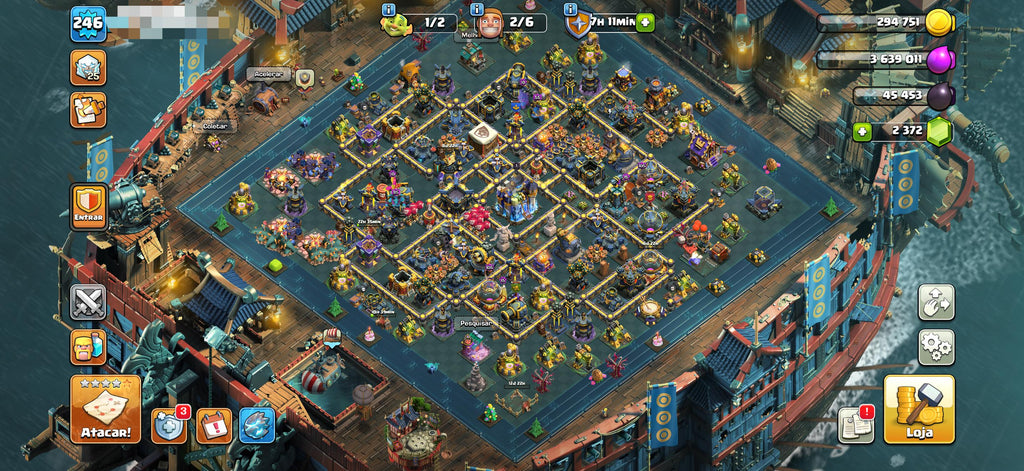Image resolution: width=1024 pixels, height=471 pixels.
Task: Open the Loja shop
Action: pos(918,409)
